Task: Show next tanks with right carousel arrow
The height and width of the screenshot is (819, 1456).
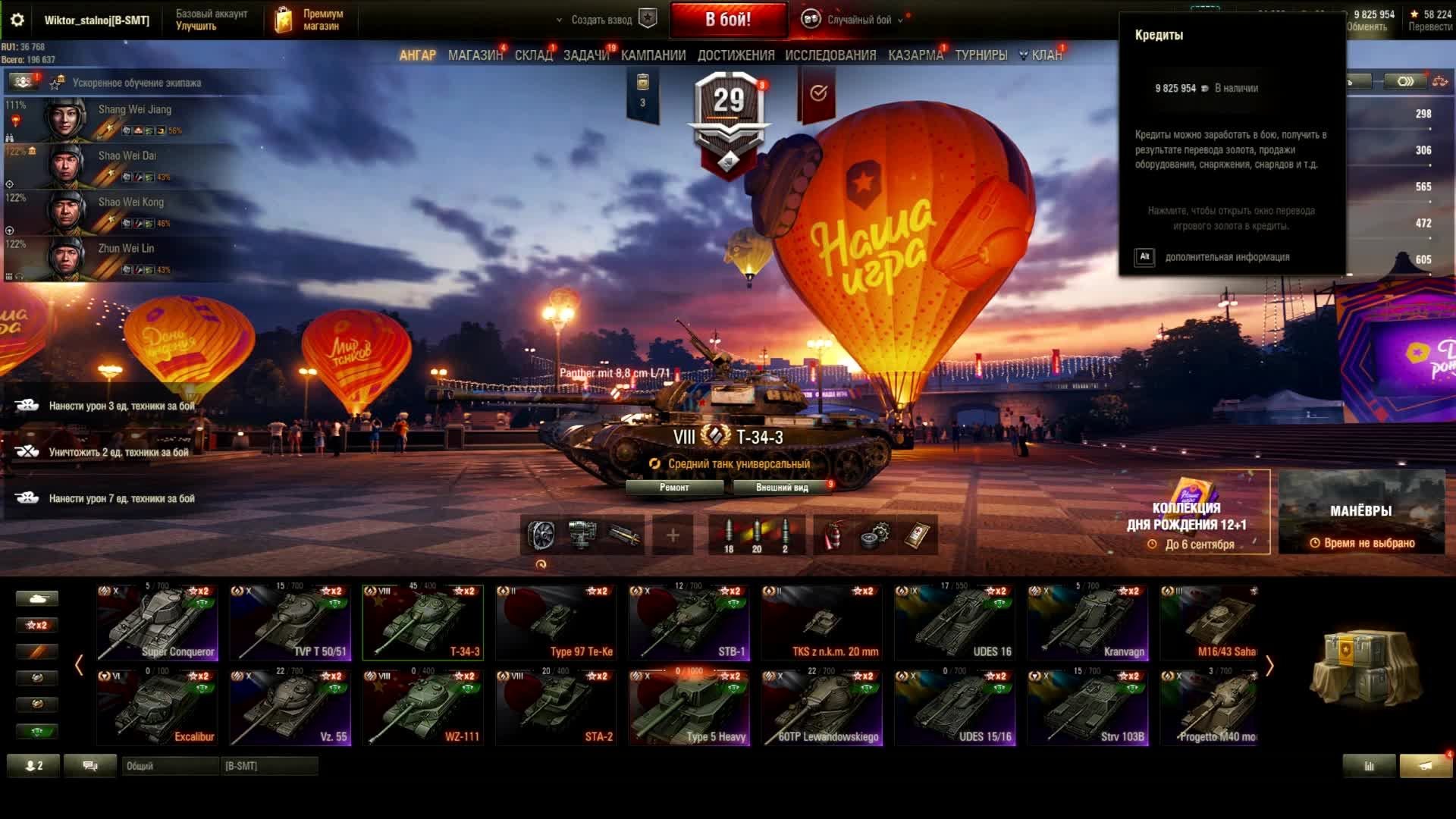Action: coord(1270,666)
